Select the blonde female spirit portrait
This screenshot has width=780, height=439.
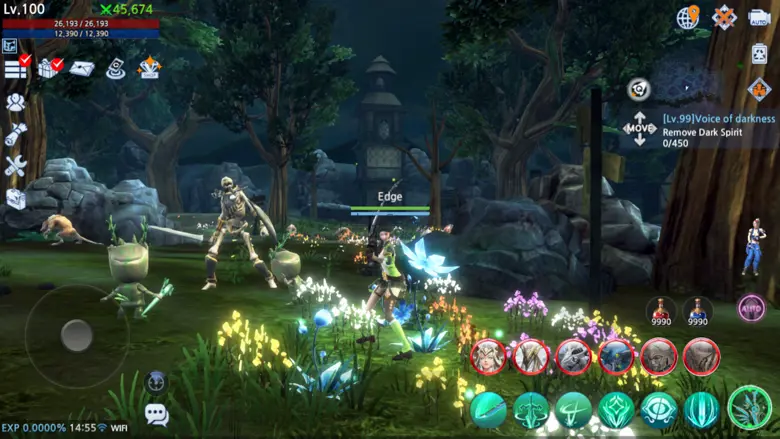click(488, 357)
